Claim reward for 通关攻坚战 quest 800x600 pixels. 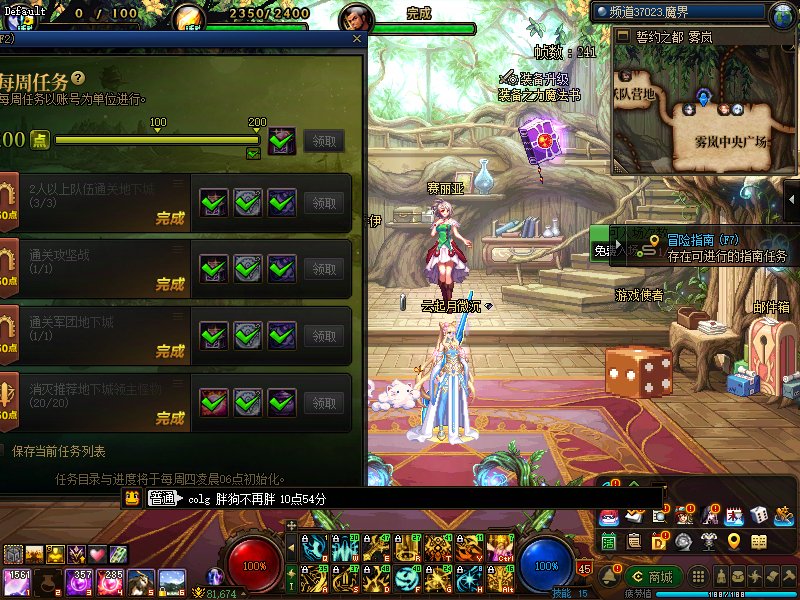[323, 269]
